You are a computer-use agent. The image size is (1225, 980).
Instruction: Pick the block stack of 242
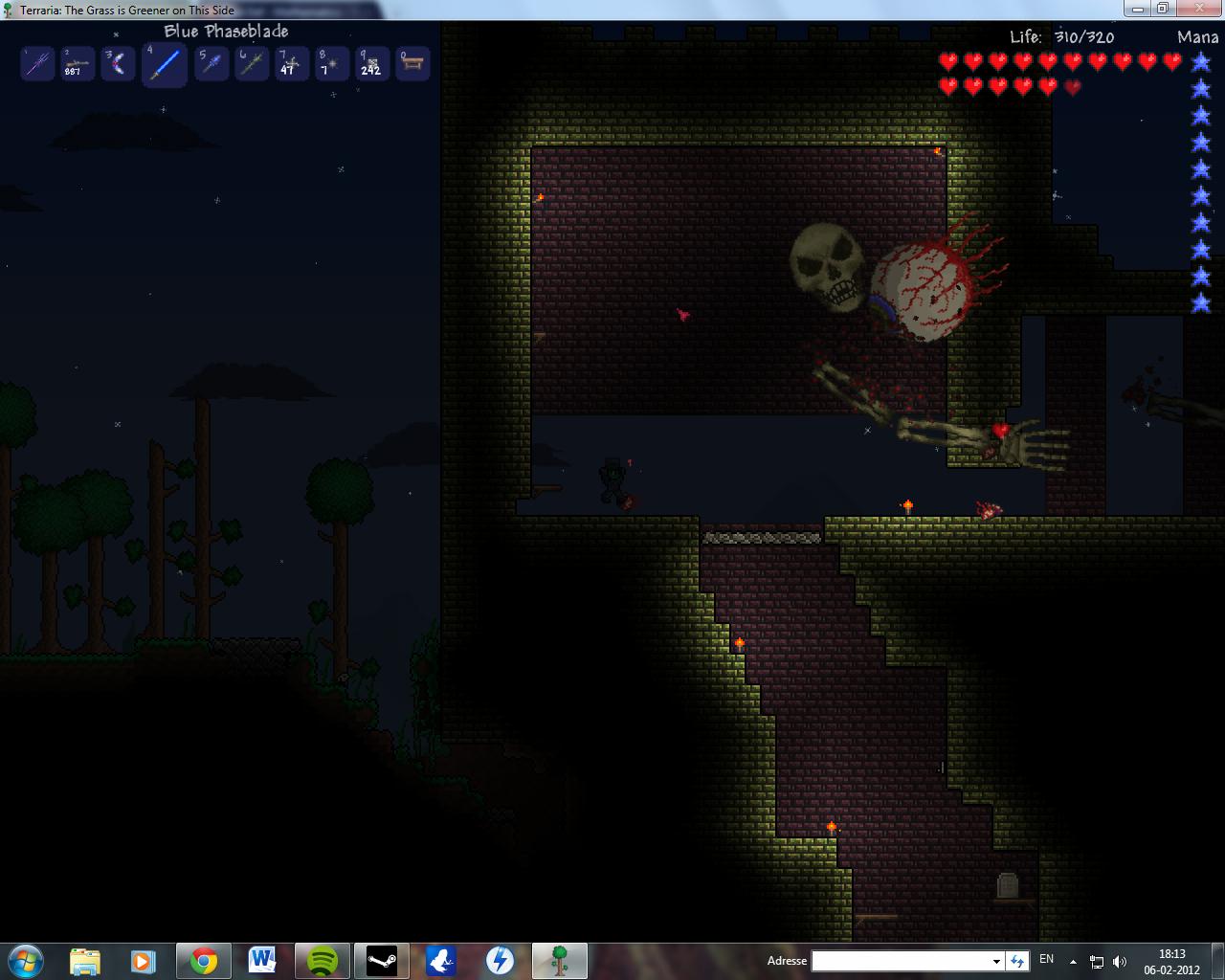pyautogui.click(x=371, y=64)
